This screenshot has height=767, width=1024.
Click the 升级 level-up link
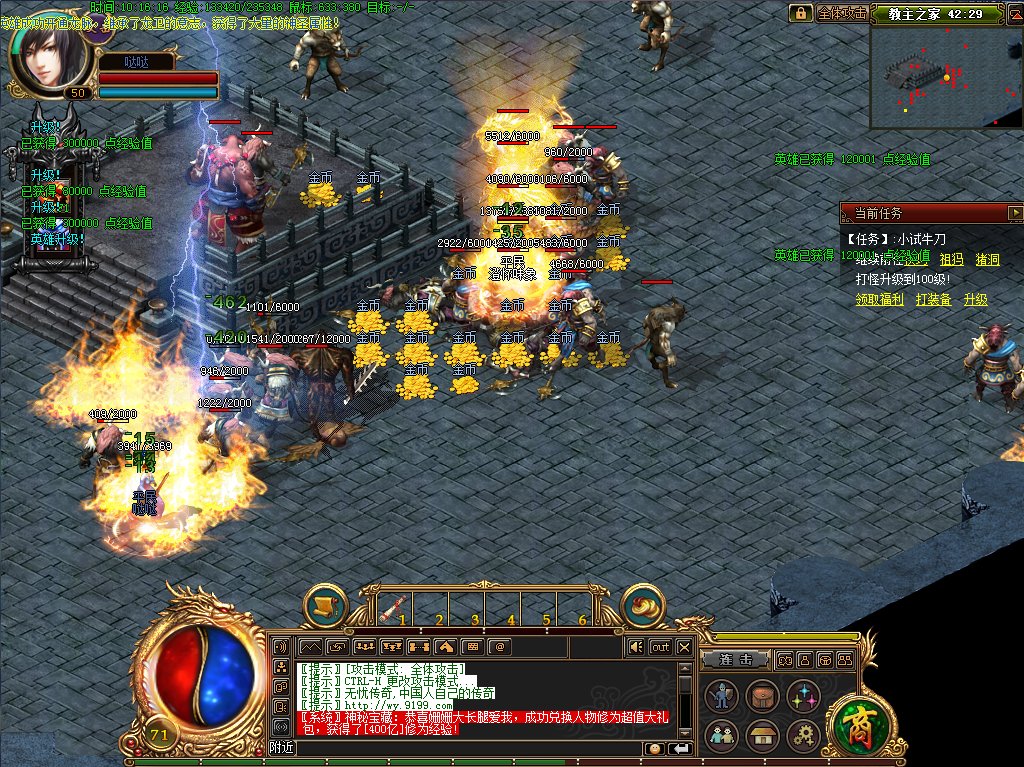click(975, 299)
